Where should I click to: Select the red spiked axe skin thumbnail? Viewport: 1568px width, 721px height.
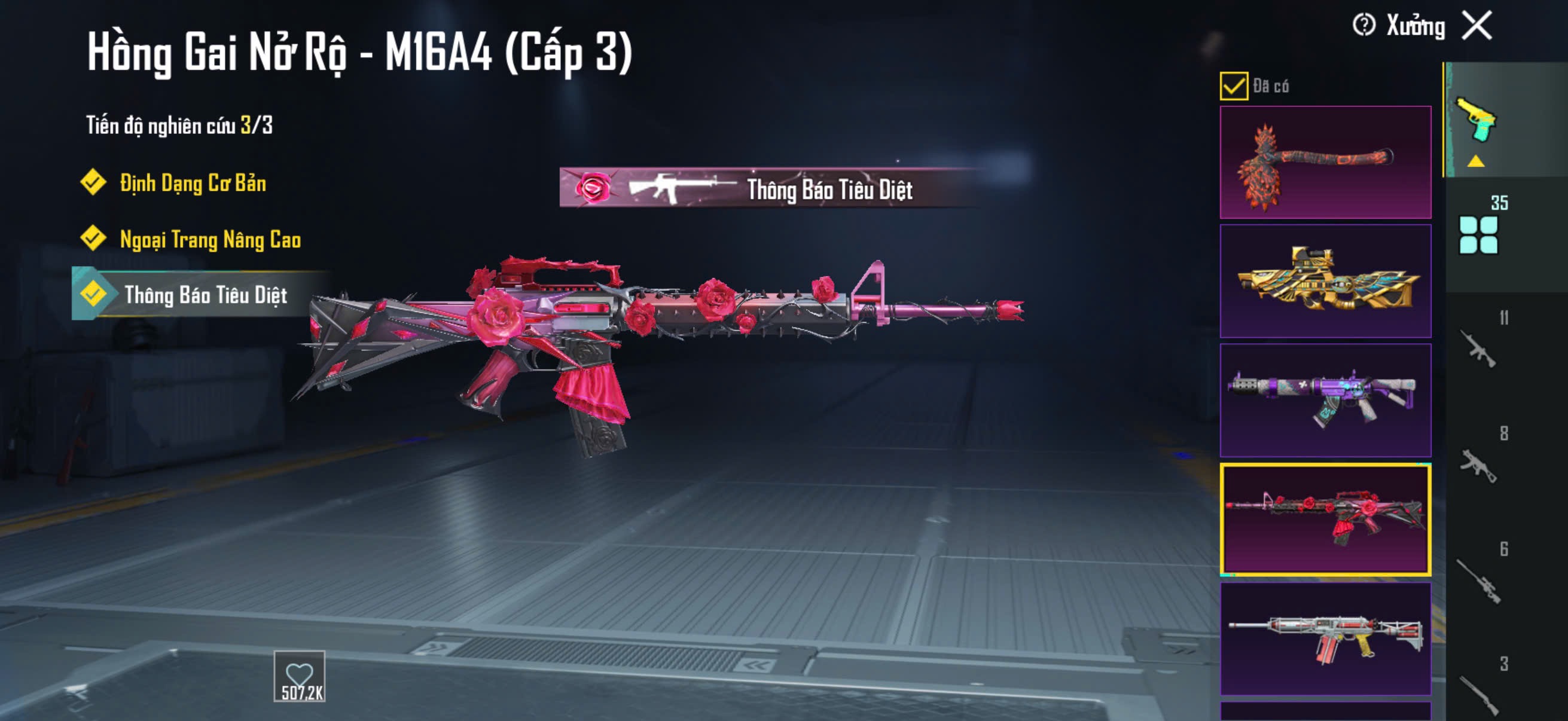tap(1325, 163)
